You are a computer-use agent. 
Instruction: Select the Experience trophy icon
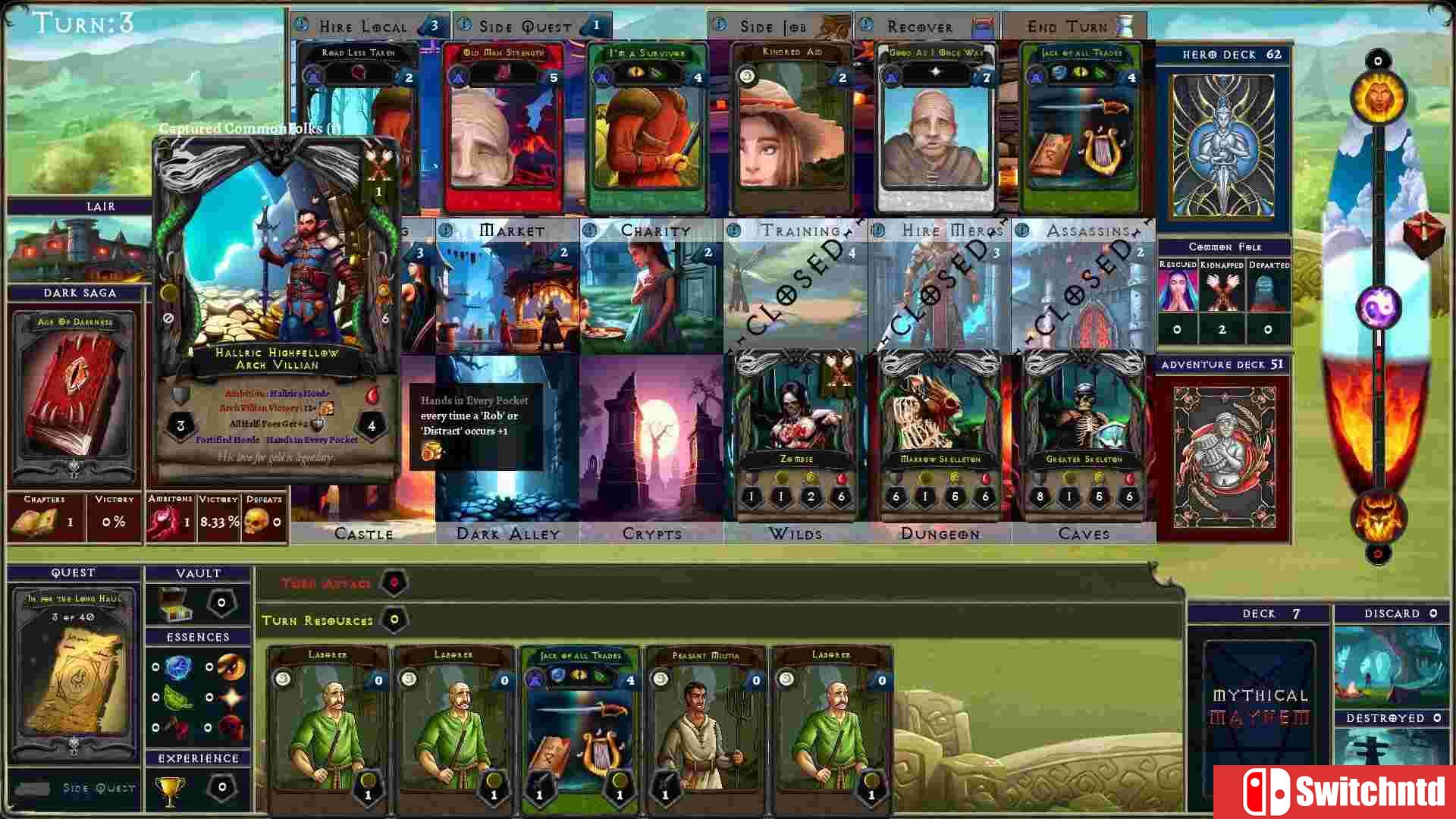pos(168,789)
